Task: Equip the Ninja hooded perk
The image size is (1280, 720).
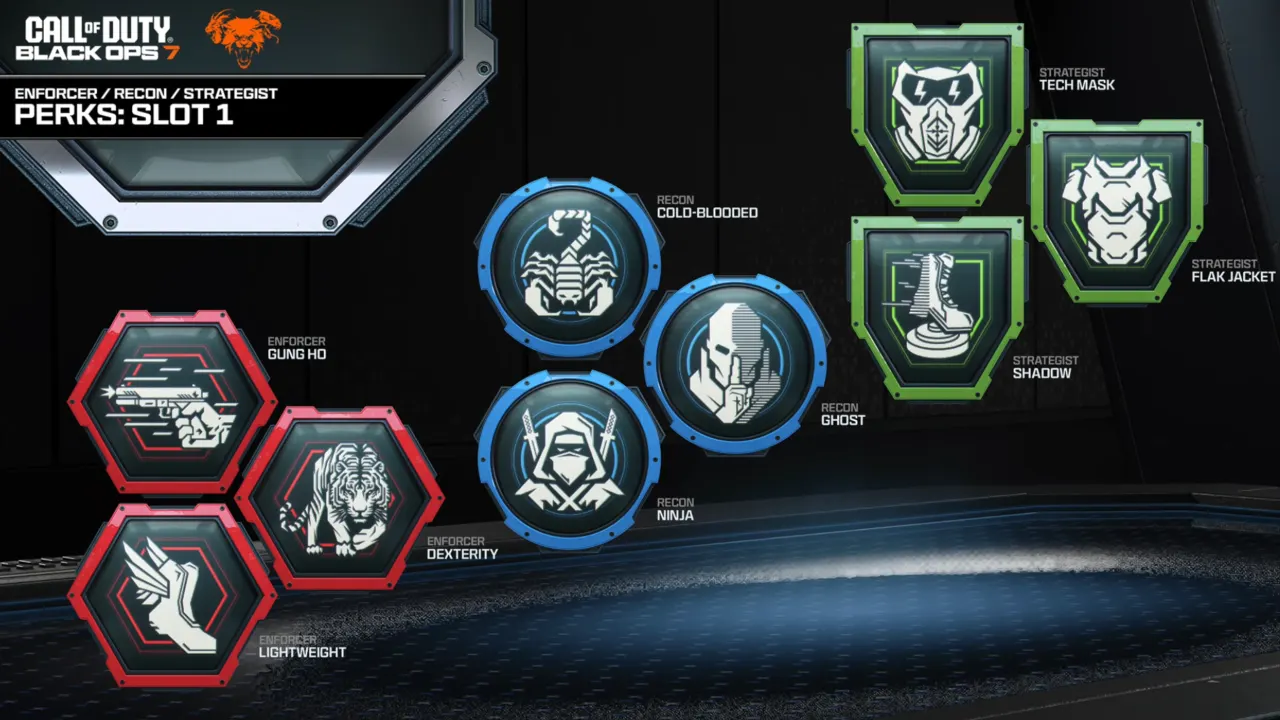Action: pos(568,458)
